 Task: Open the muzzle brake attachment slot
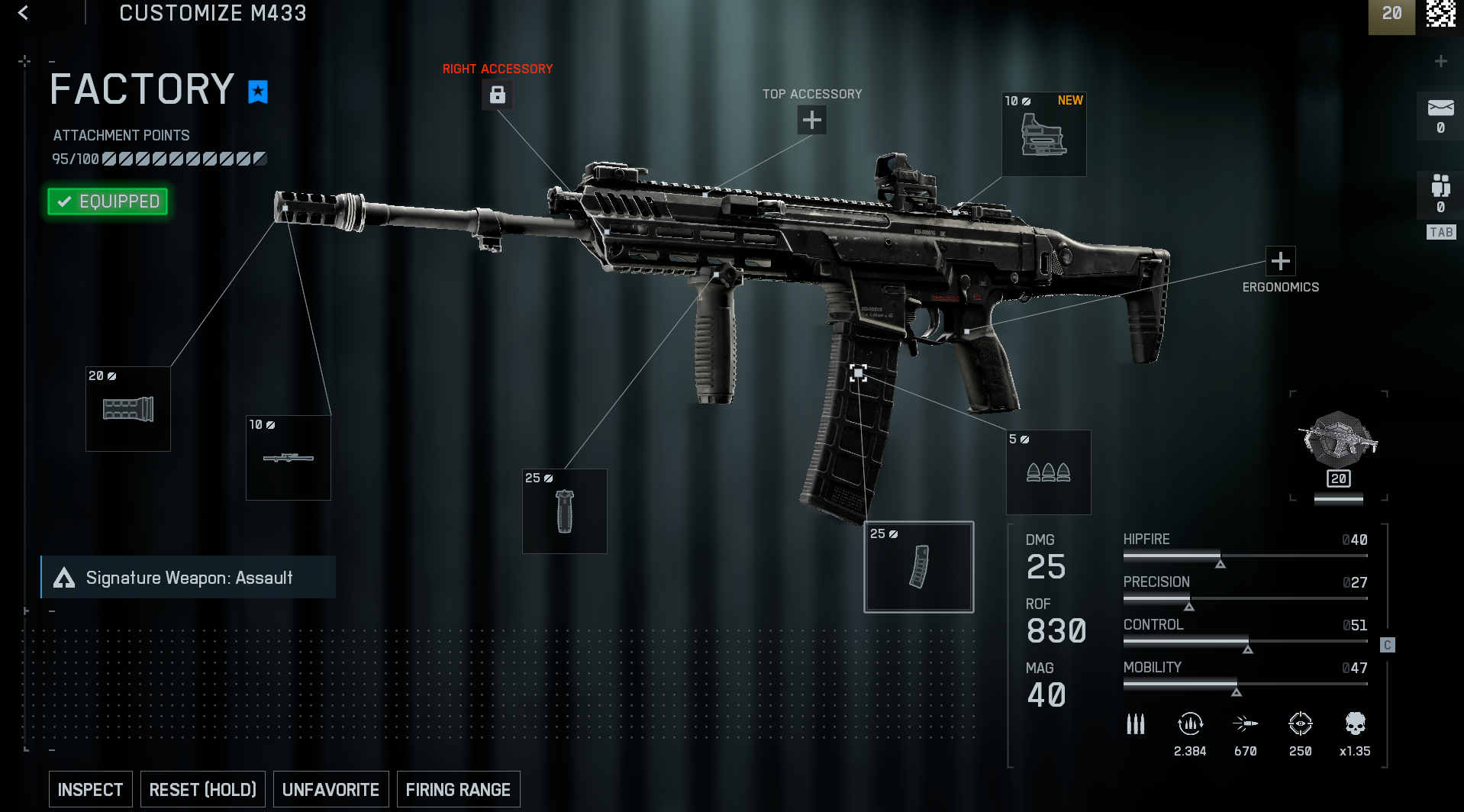(128, 409)
